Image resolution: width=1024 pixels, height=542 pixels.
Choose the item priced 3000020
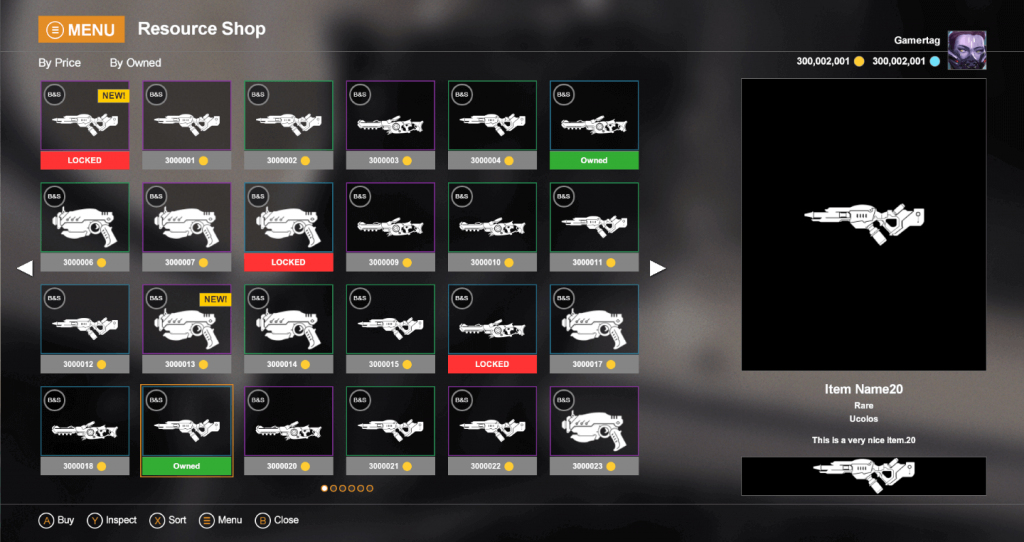pyautogui.click(x=288, y=423)
